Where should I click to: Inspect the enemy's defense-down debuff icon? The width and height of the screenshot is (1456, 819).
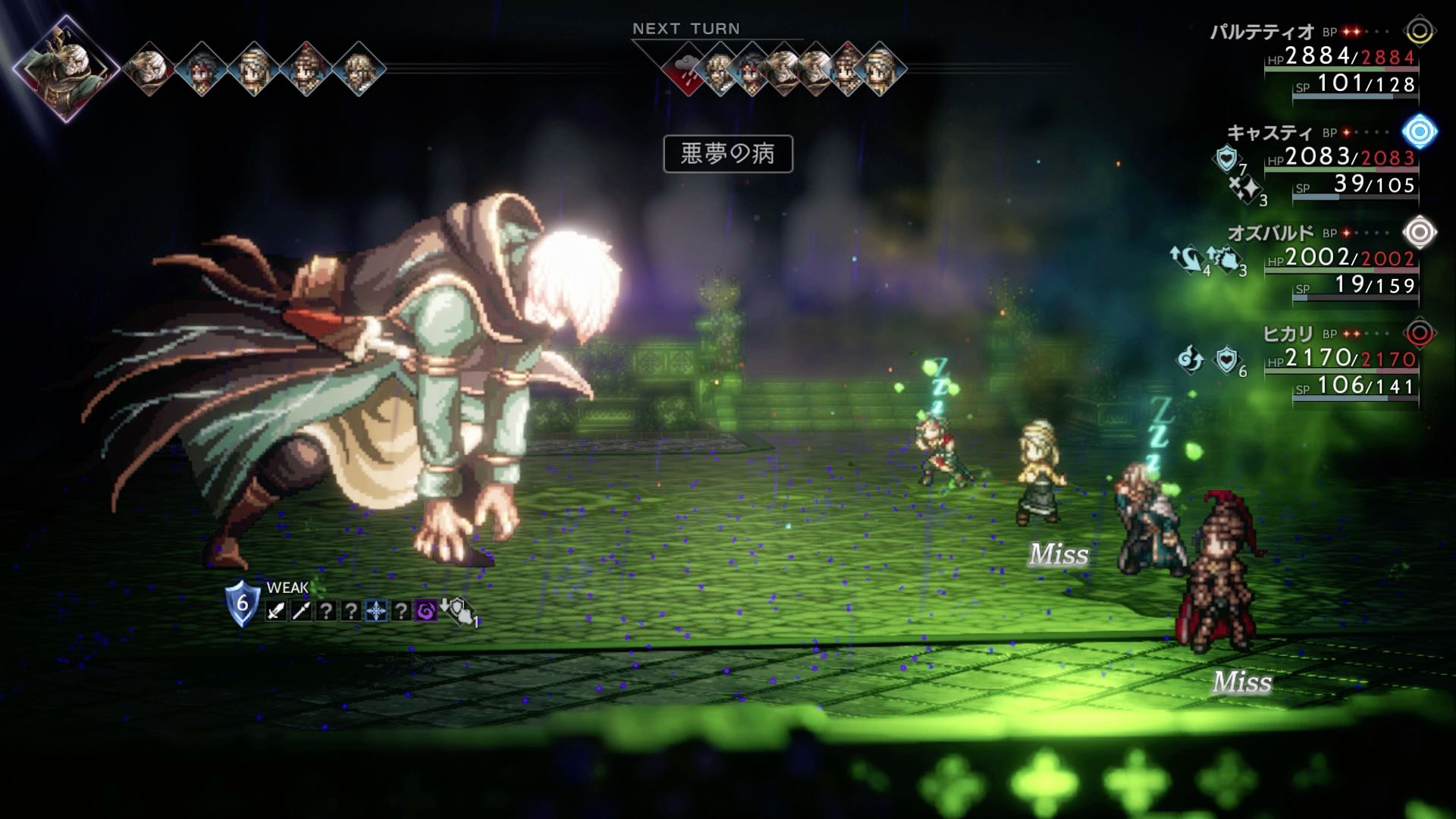coord(458,610)
